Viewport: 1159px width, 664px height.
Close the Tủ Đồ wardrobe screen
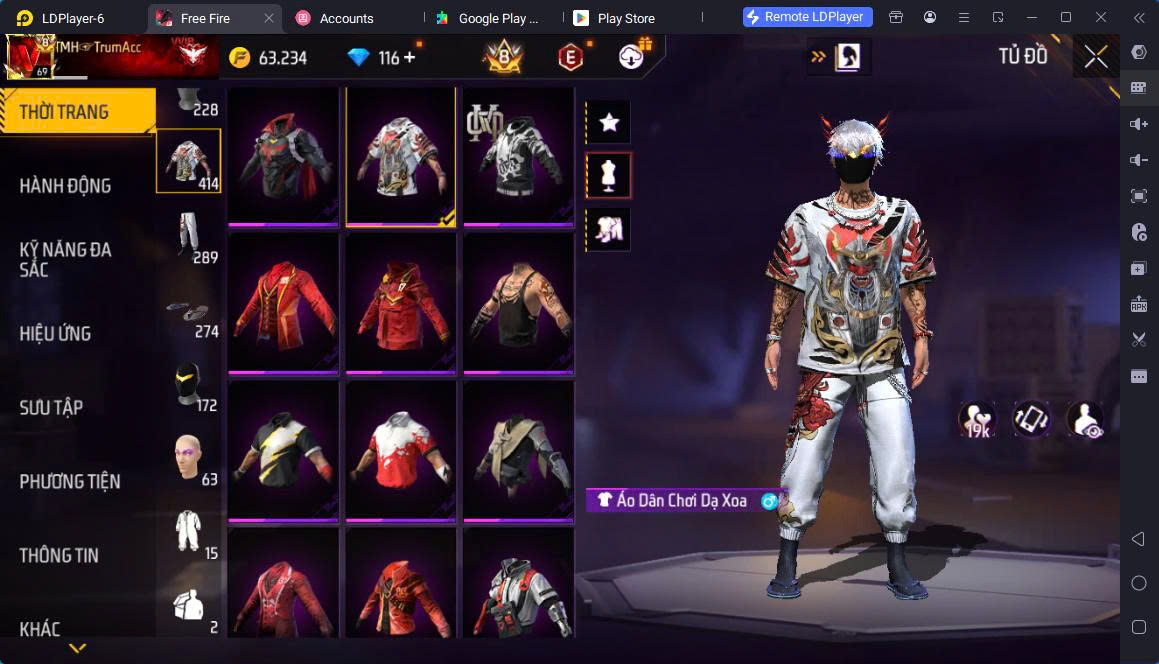point(1096,57)
